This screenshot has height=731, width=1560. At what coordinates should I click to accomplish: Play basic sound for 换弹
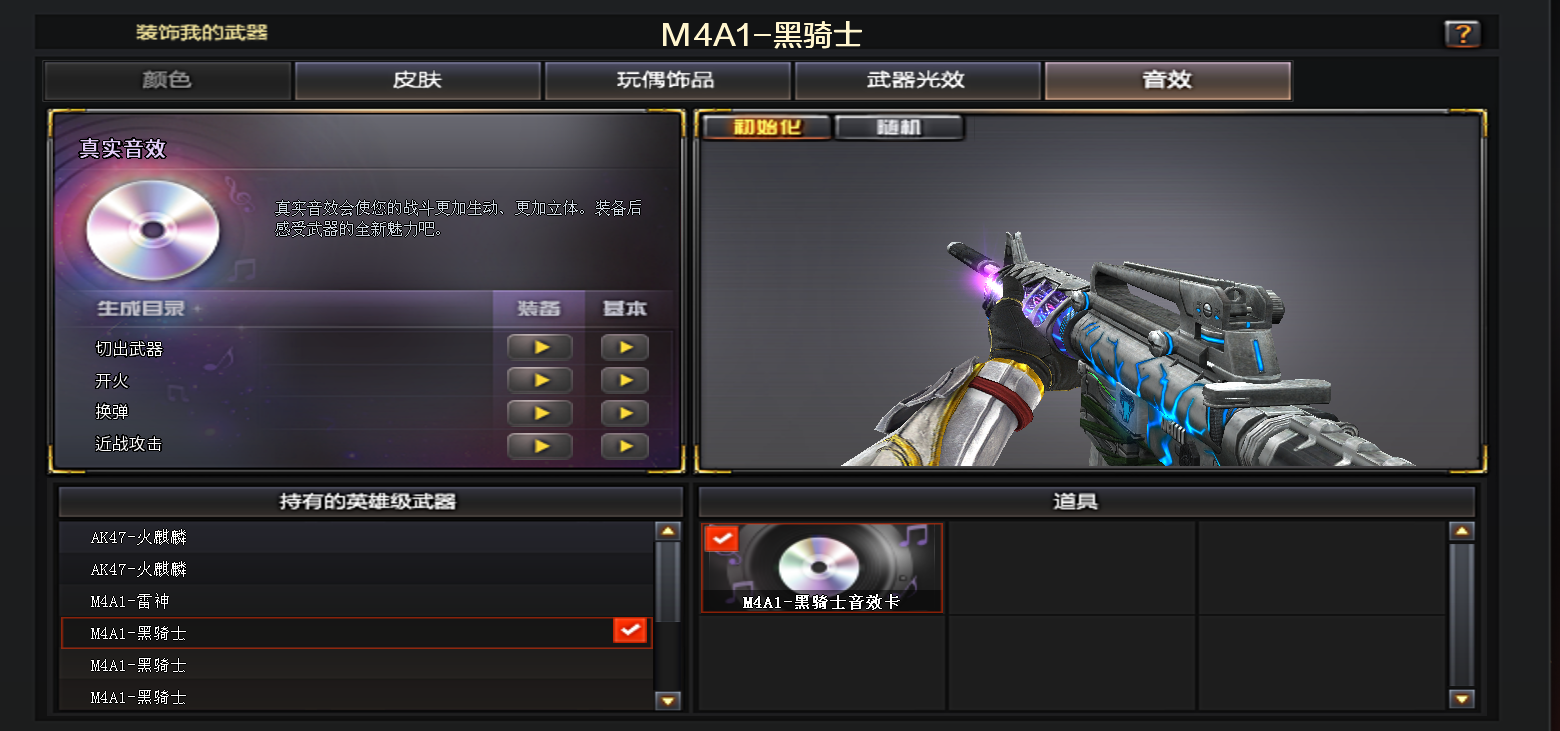pos(625,413)
